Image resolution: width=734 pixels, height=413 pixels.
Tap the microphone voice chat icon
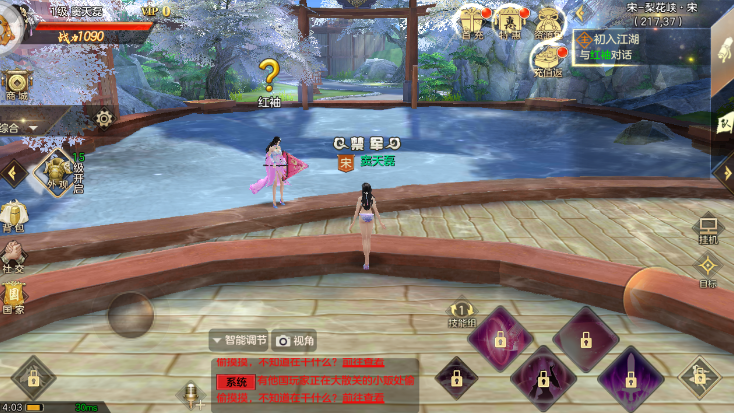[188, 393]
